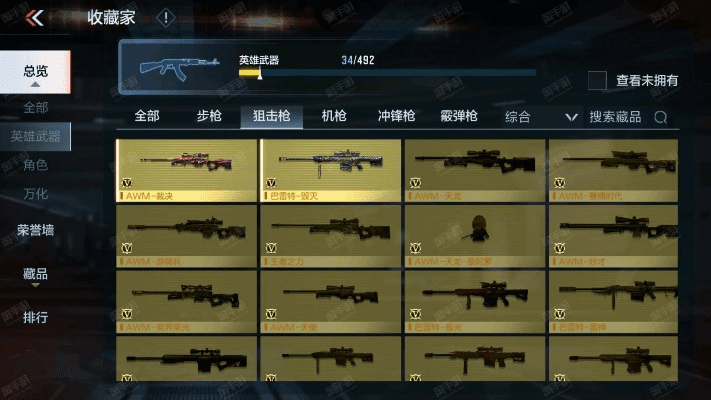Image resolution: width=711 pixels, height=400 pixels.
Task: Switch to the 步枪 weapon tab
Action: pos(209,116)
